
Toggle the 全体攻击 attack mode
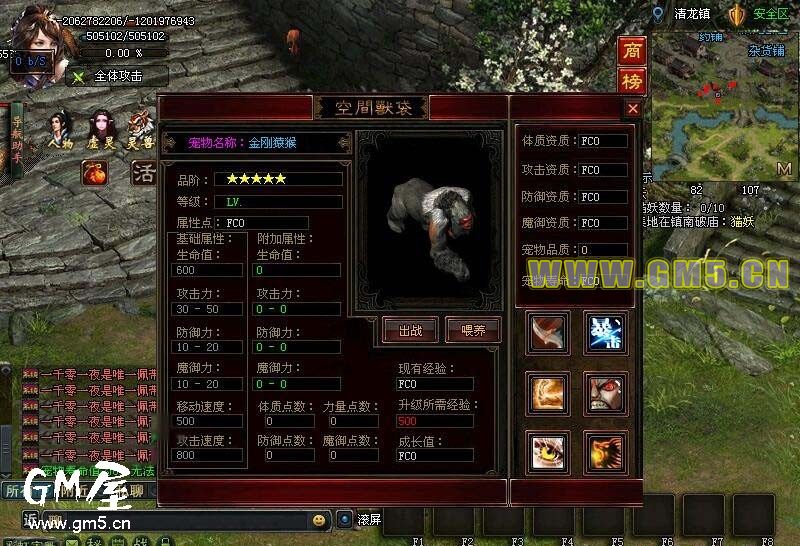[117, 76]
